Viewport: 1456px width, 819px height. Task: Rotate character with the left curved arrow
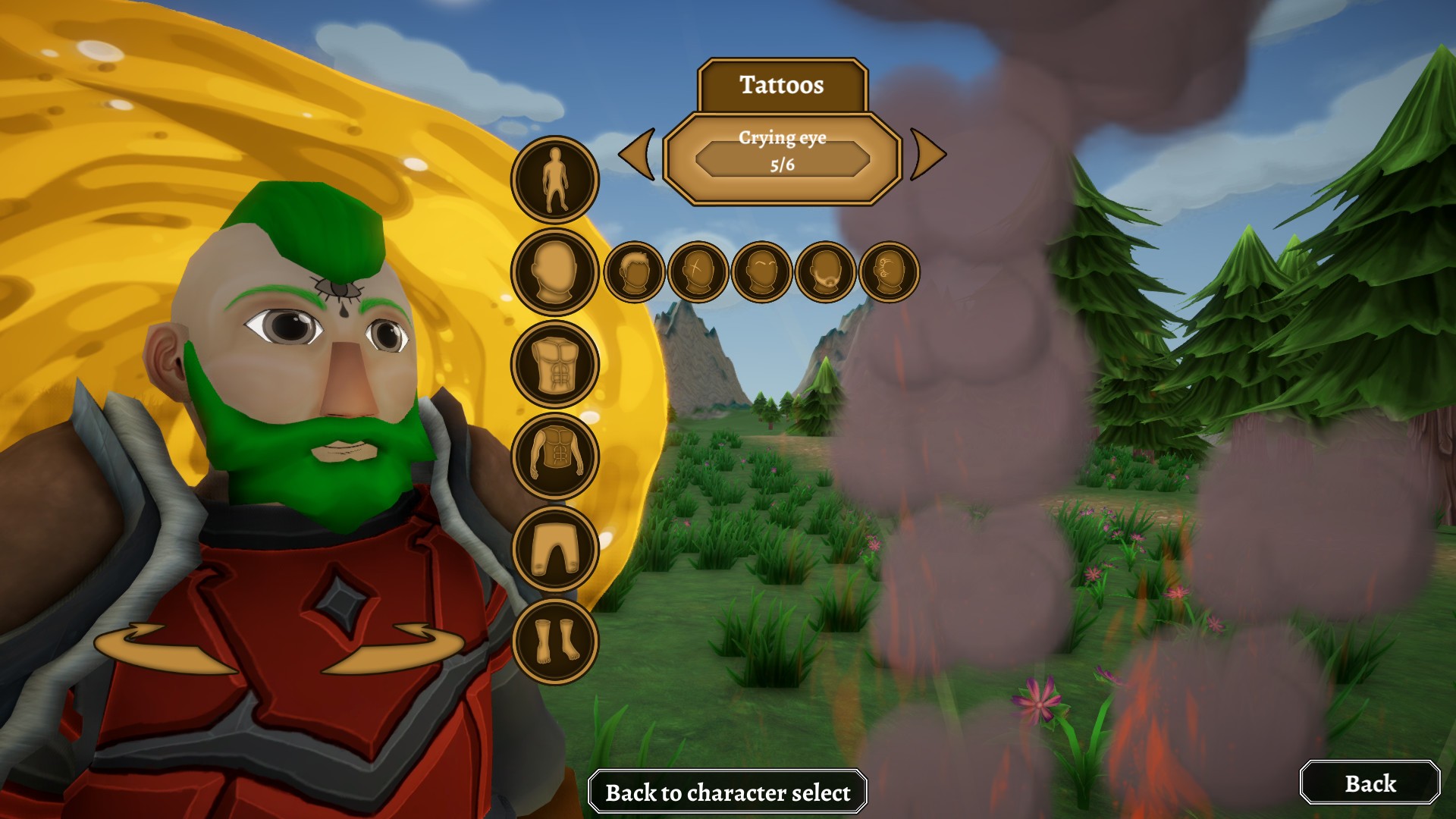point(163,648)
